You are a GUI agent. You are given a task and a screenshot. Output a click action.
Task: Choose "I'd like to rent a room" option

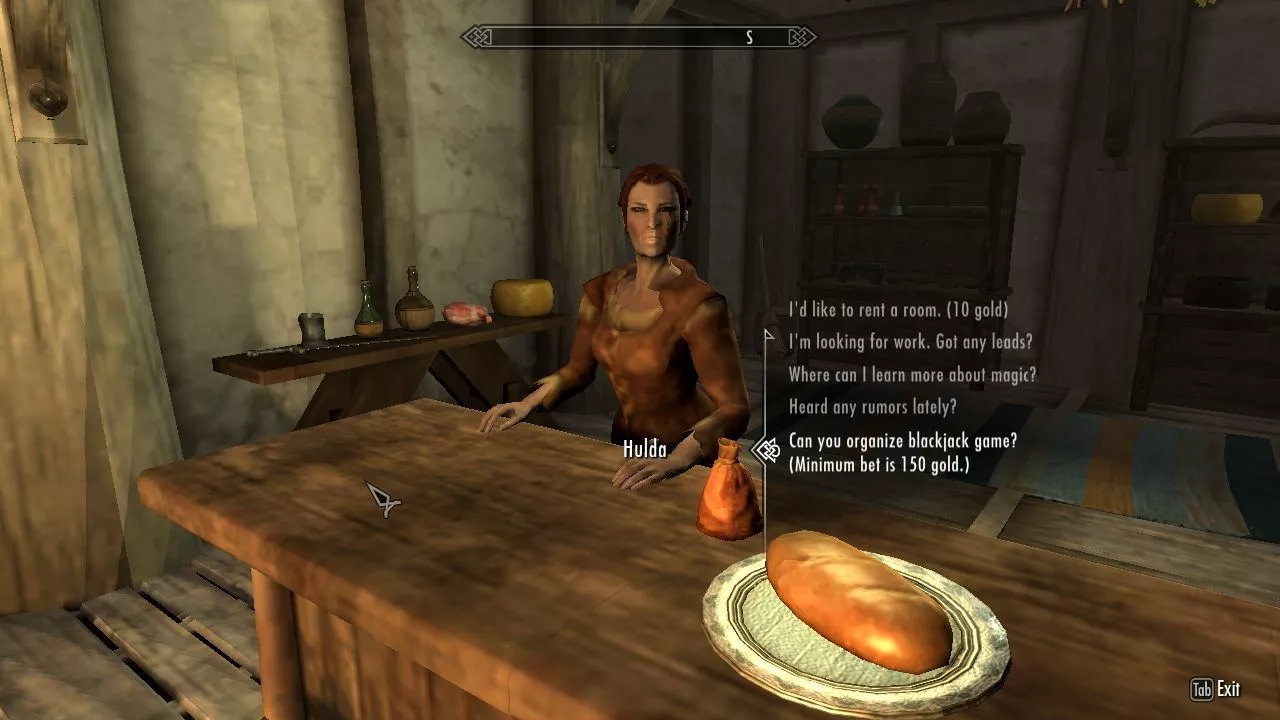(x=898, y=310)
